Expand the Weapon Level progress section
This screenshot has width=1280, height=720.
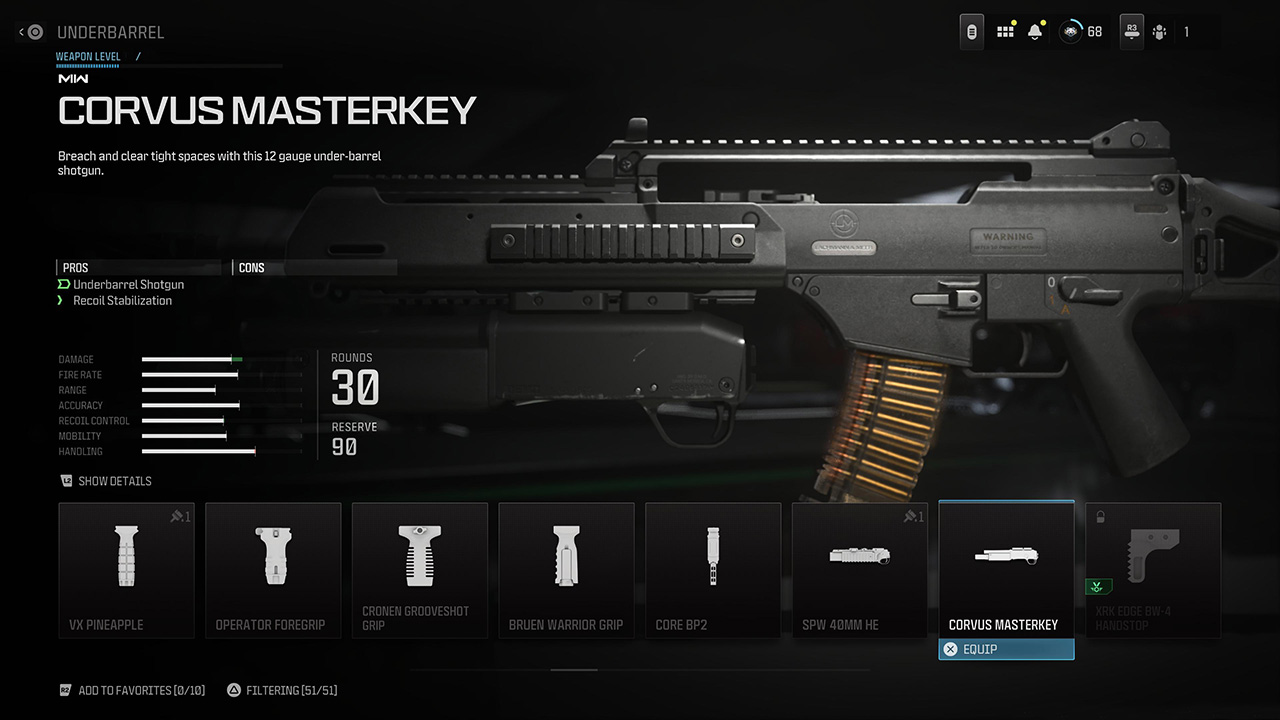pos(88,57)
